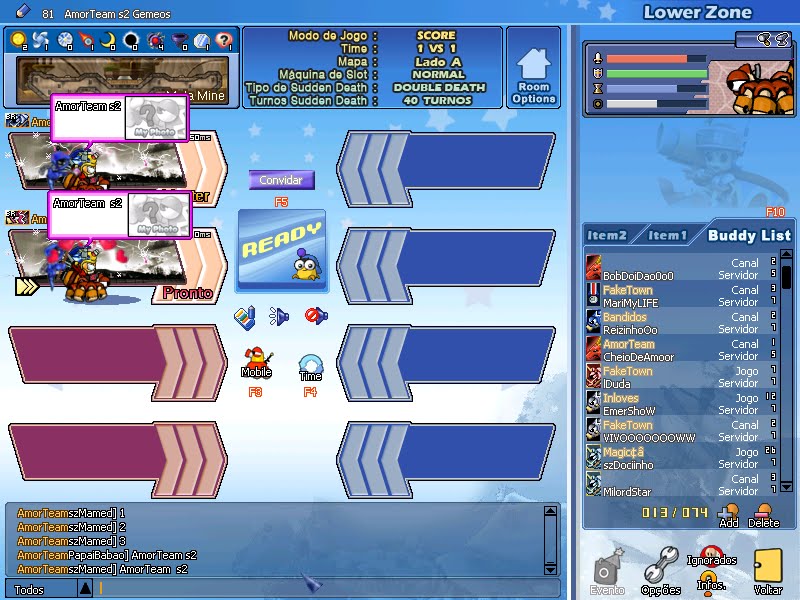800x600 pixels.
Task: Leave the room with Voltar
Action: click(x=767, y=571)
